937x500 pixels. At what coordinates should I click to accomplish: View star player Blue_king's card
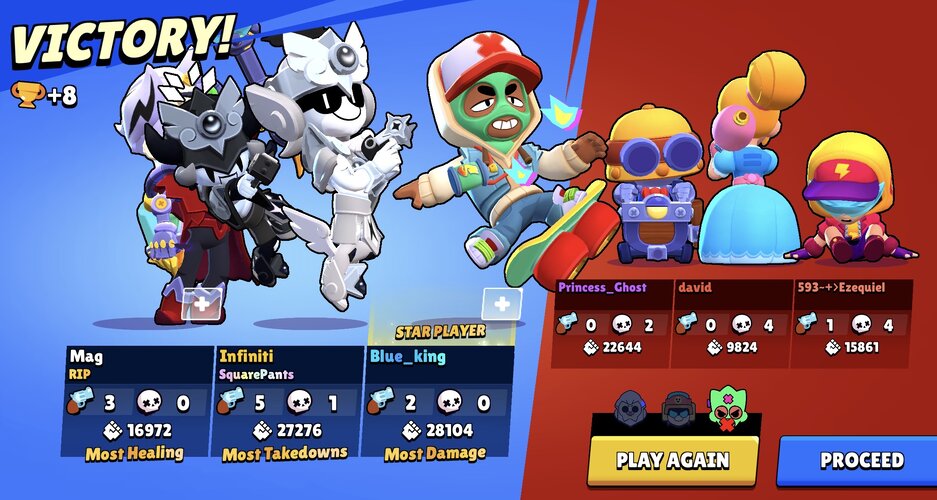[x=439, y=402]
